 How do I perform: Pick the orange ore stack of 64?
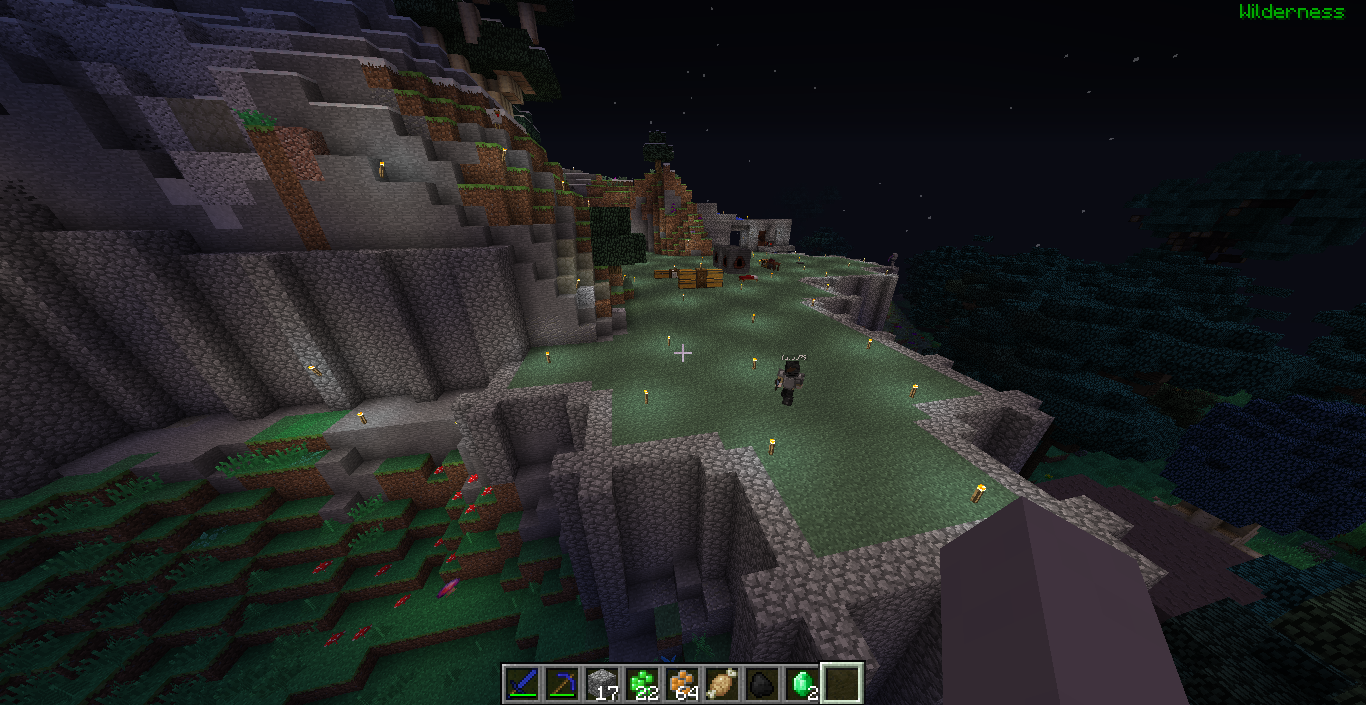681,684
